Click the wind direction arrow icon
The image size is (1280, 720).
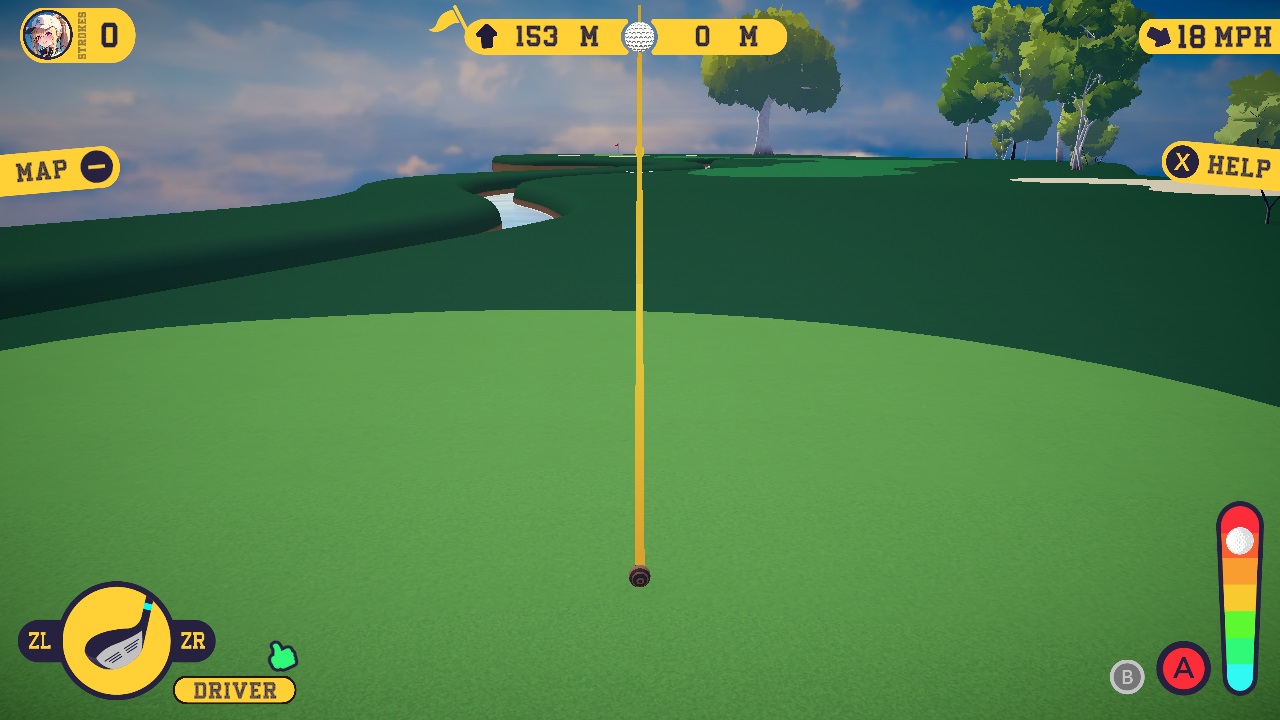(x=1160, y=34)
